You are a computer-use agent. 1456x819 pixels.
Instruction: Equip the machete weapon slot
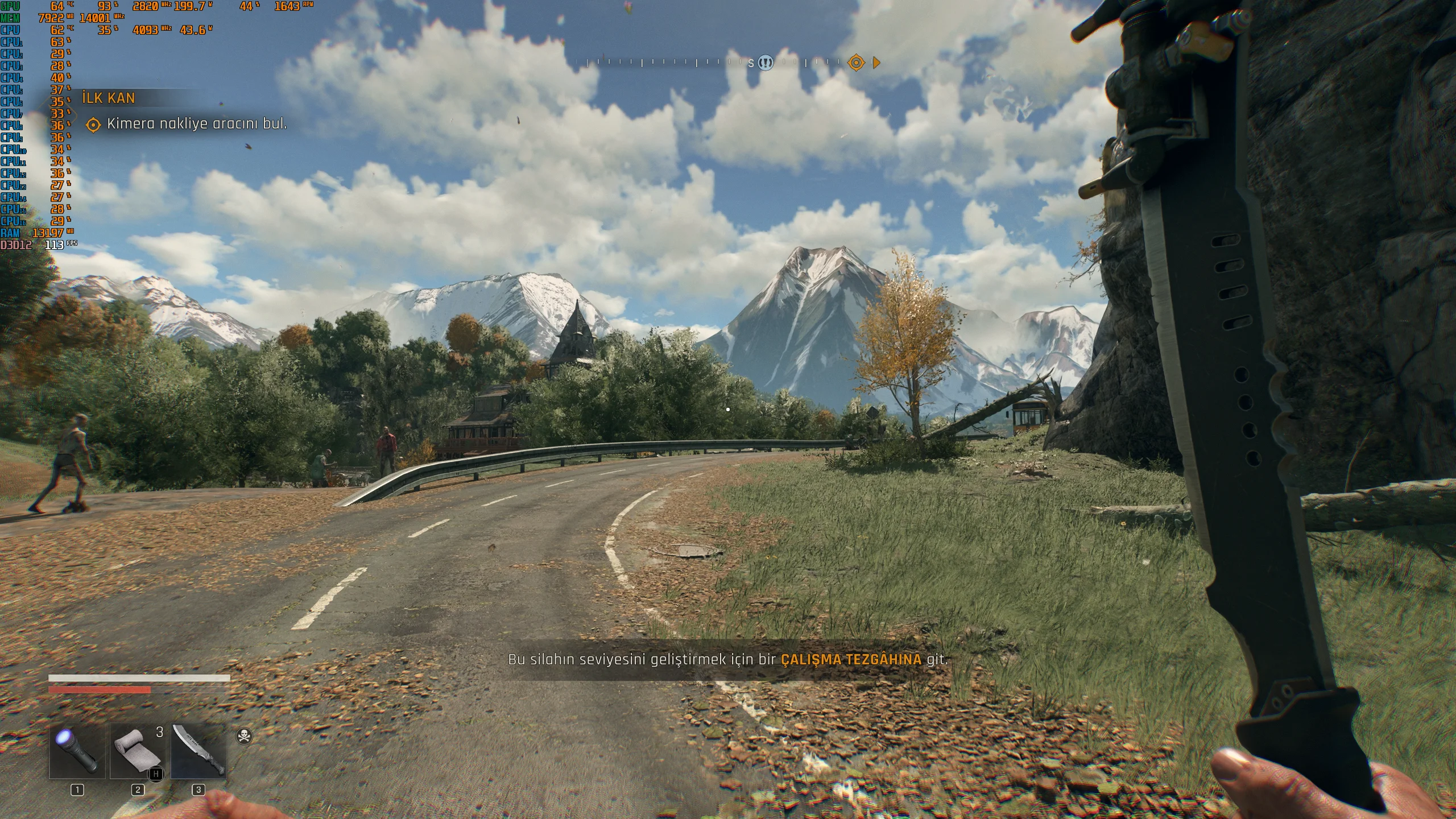coord(198,751)
